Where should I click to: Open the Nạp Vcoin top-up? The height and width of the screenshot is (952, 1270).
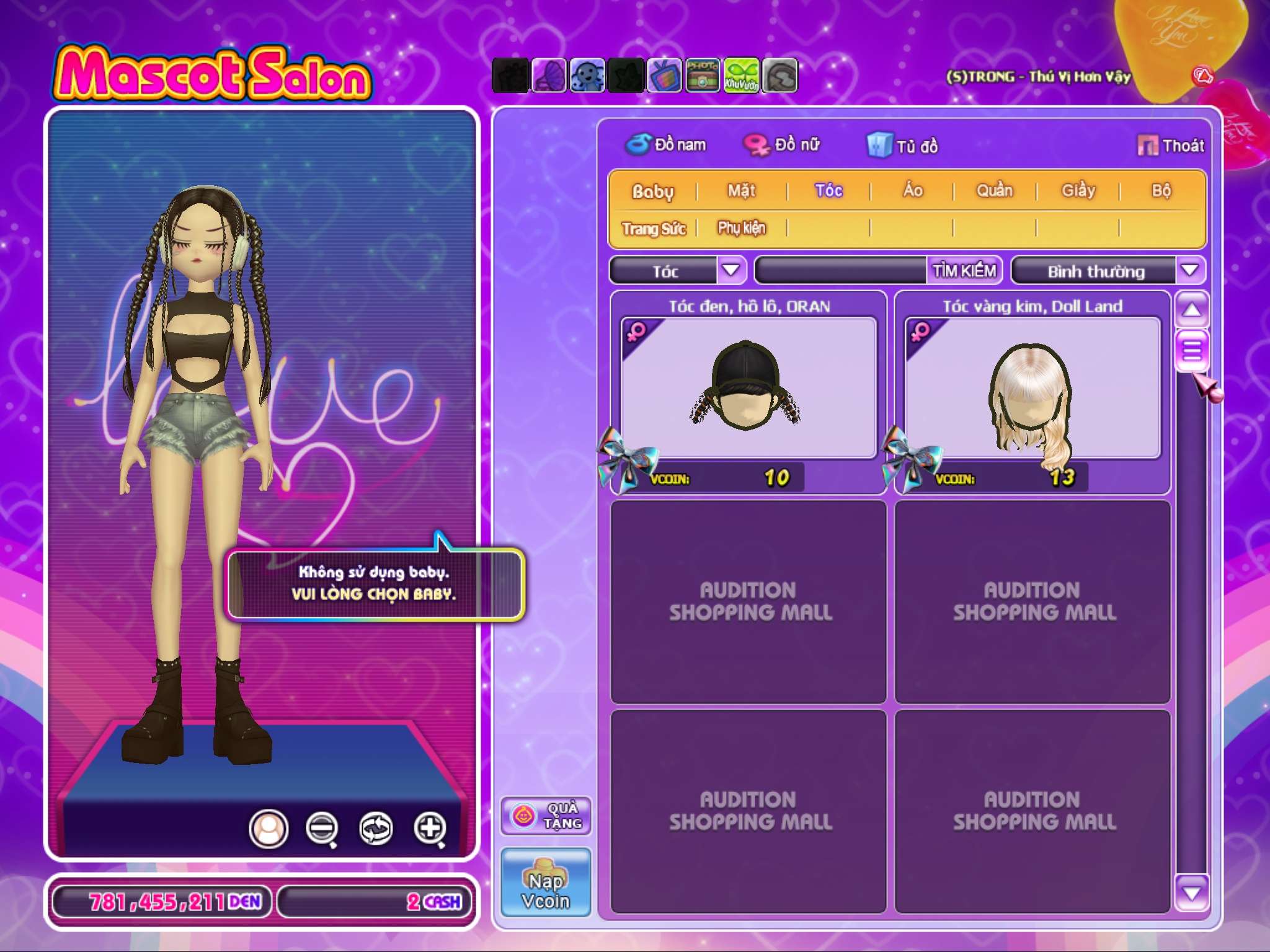(x=546, y=883)
